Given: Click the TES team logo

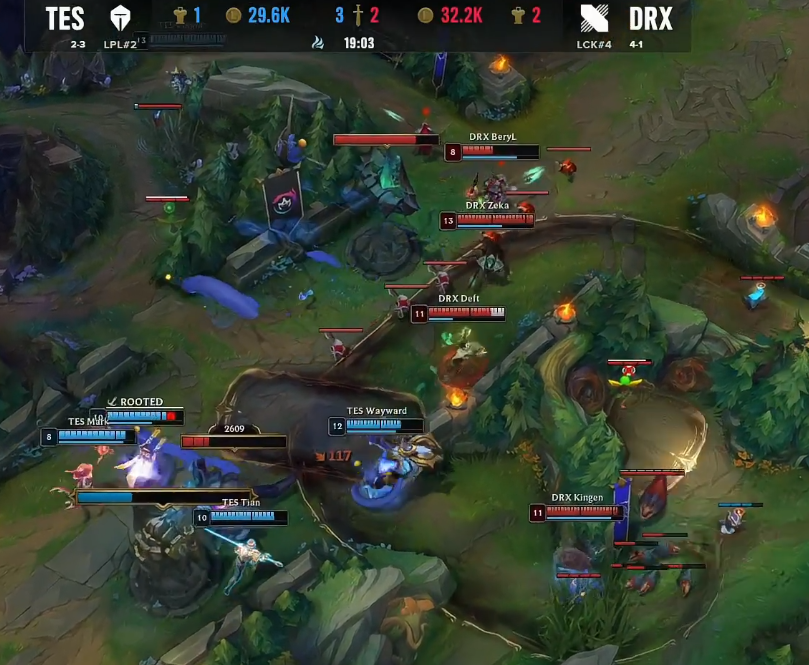Looking at the screenshot, I should point(121,18).
